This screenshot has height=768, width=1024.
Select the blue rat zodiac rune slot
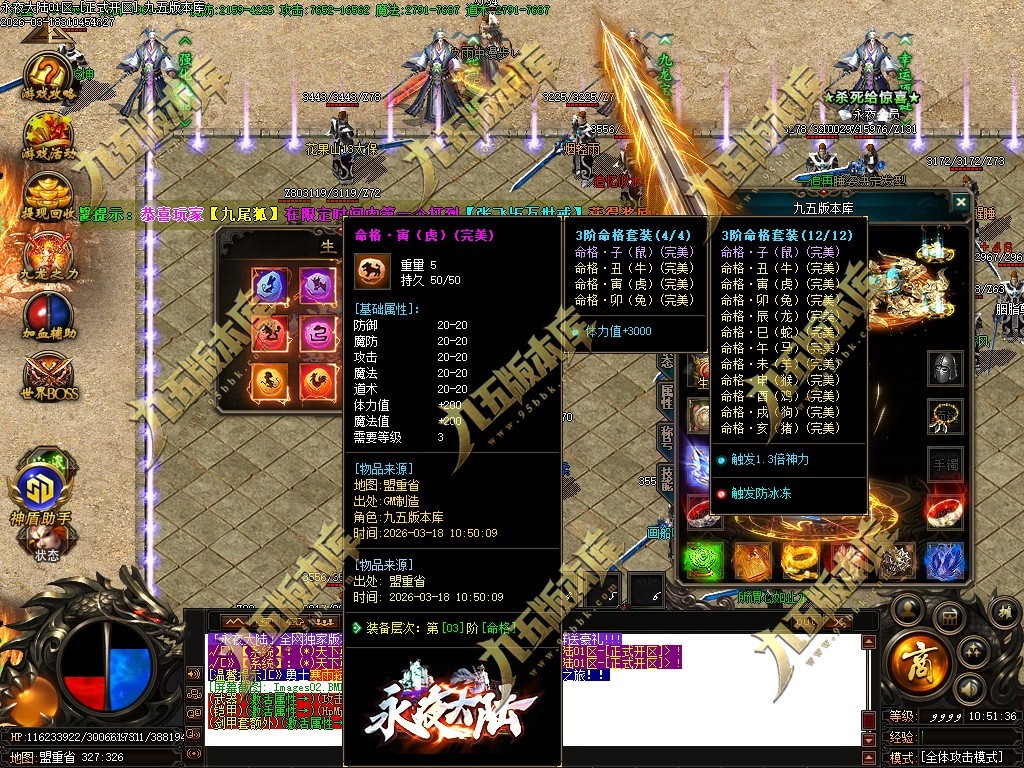(x=271, y=286)
